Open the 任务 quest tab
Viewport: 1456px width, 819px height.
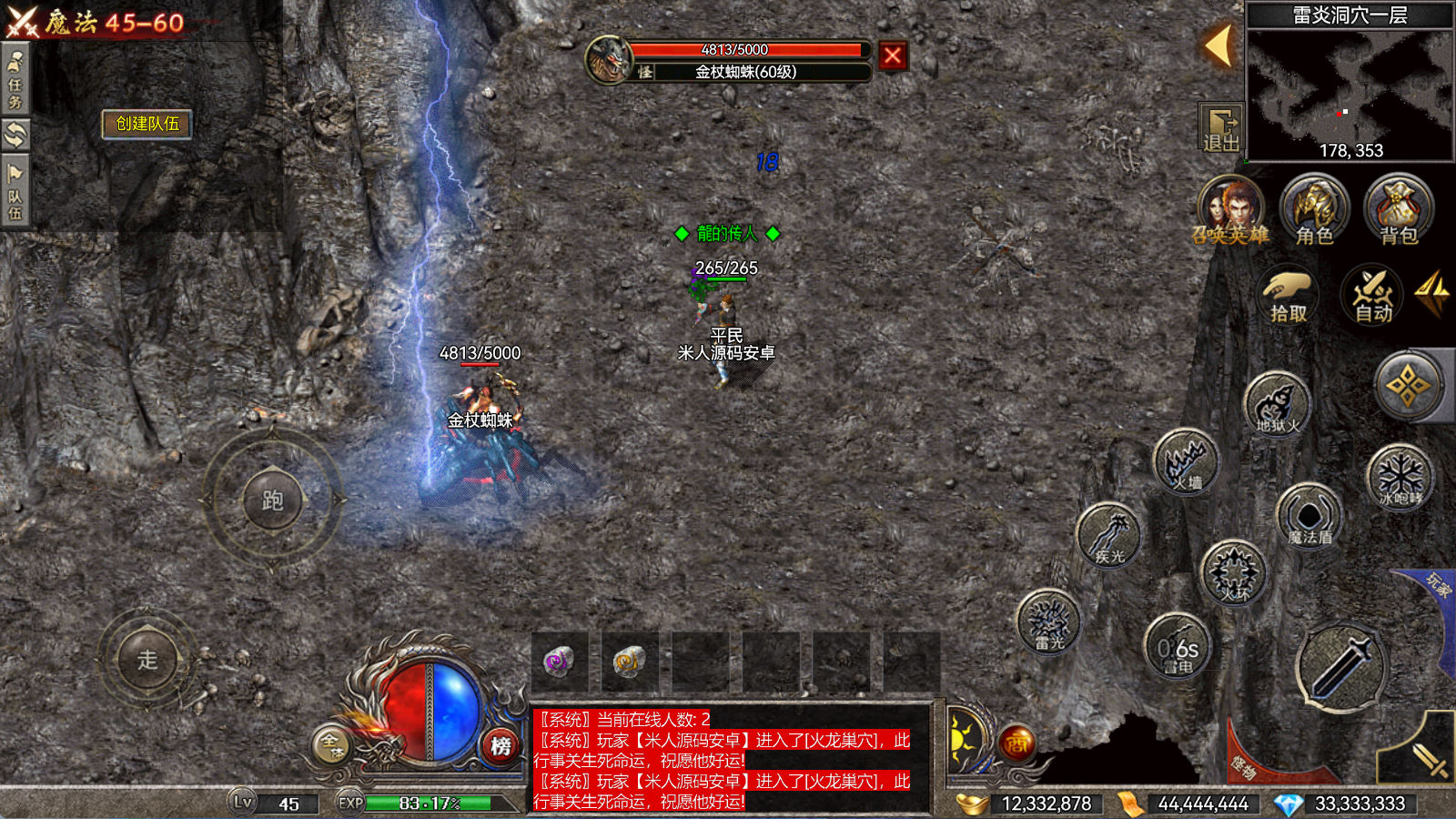pos(15,80)
